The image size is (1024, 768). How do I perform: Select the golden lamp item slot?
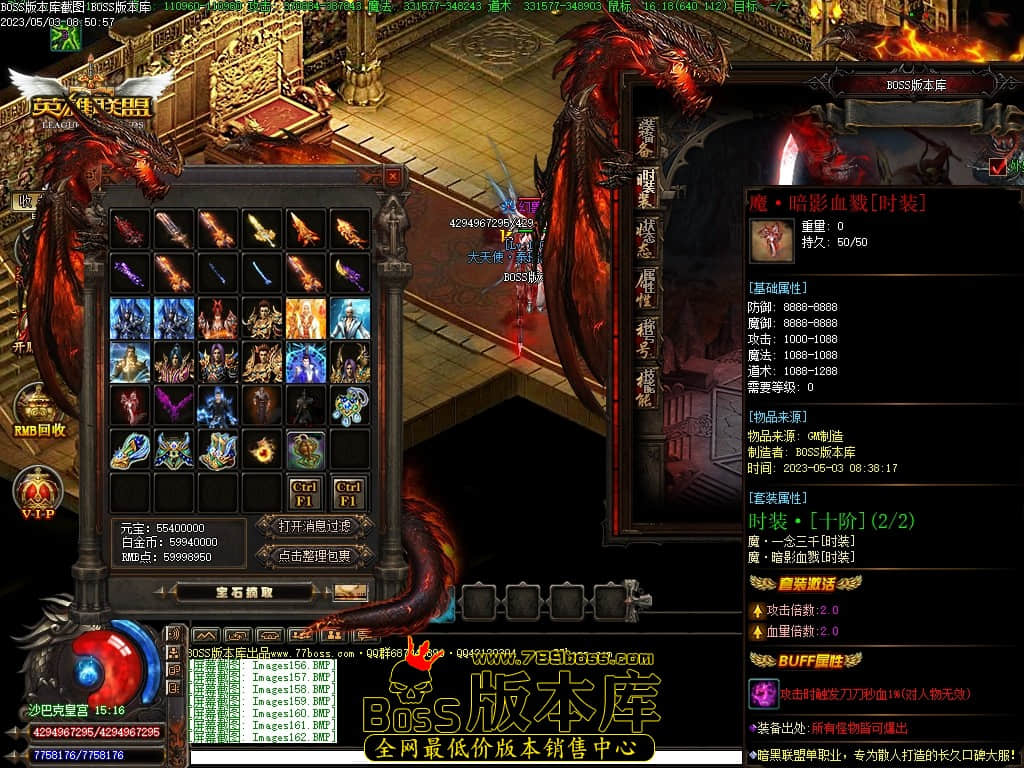(306, 450)
